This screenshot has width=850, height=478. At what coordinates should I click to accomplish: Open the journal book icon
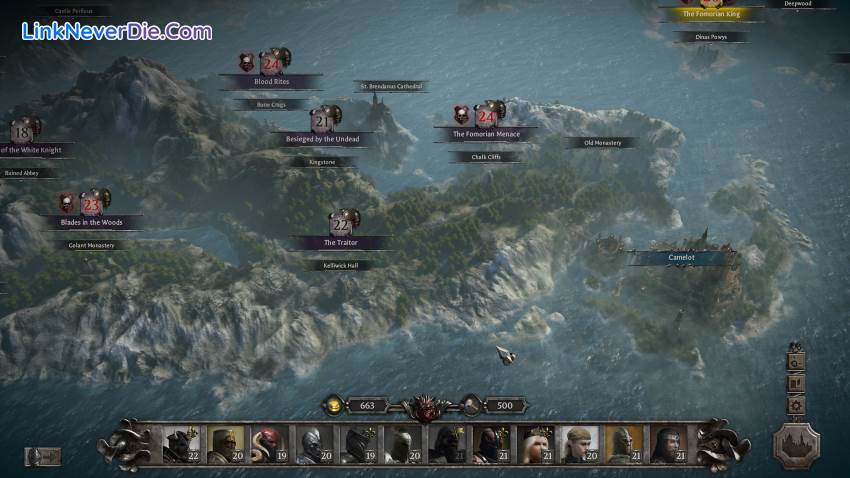(x=796, y=383)
